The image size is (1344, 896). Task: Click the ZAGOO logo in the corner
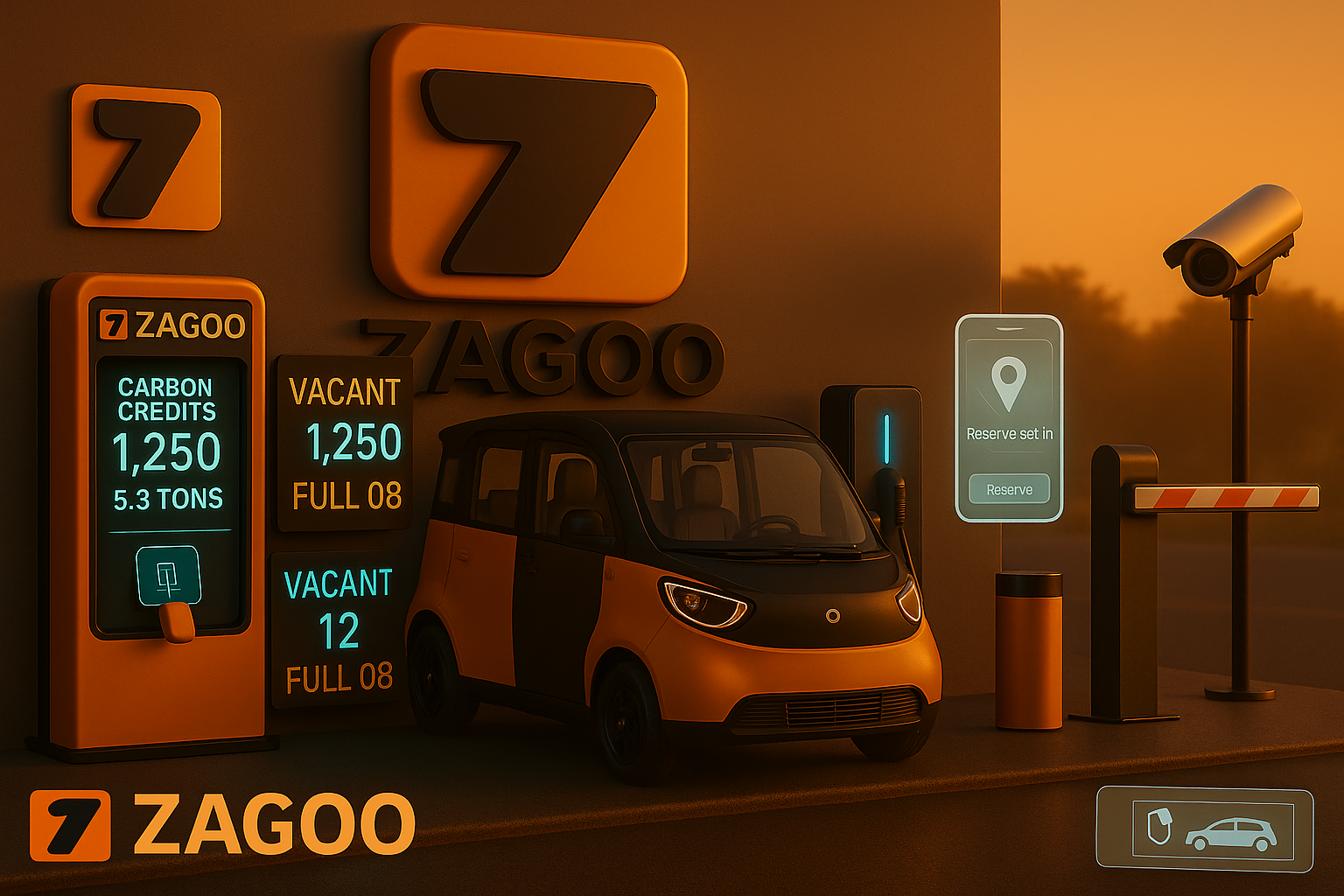[222, 825]
